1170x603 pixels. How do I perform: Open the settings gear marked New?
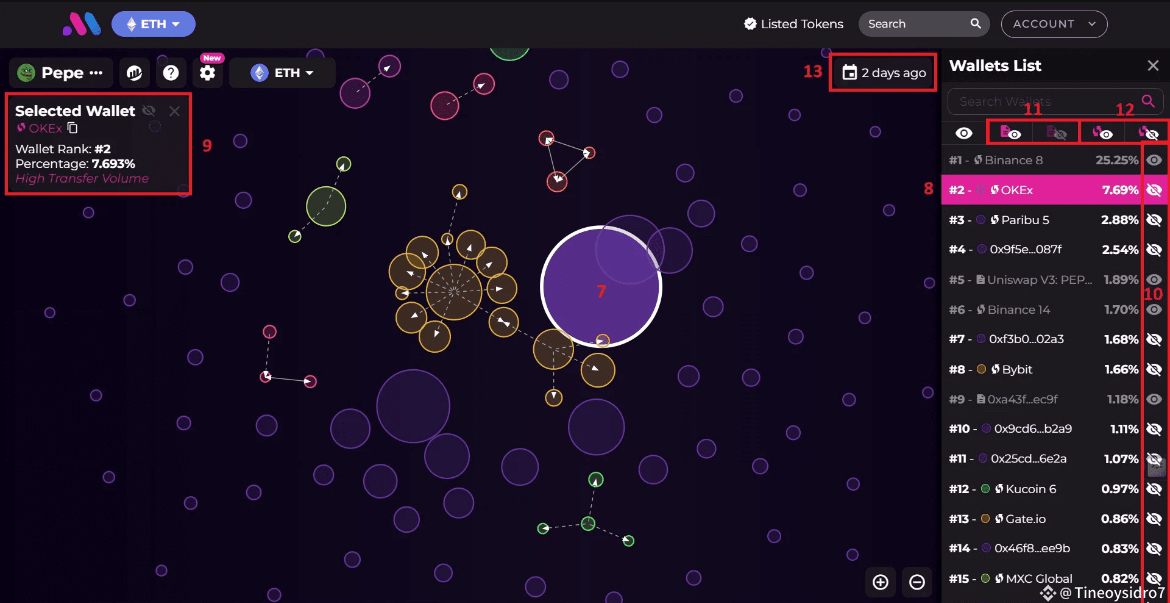pyautogui.click(x=207, y=73)
